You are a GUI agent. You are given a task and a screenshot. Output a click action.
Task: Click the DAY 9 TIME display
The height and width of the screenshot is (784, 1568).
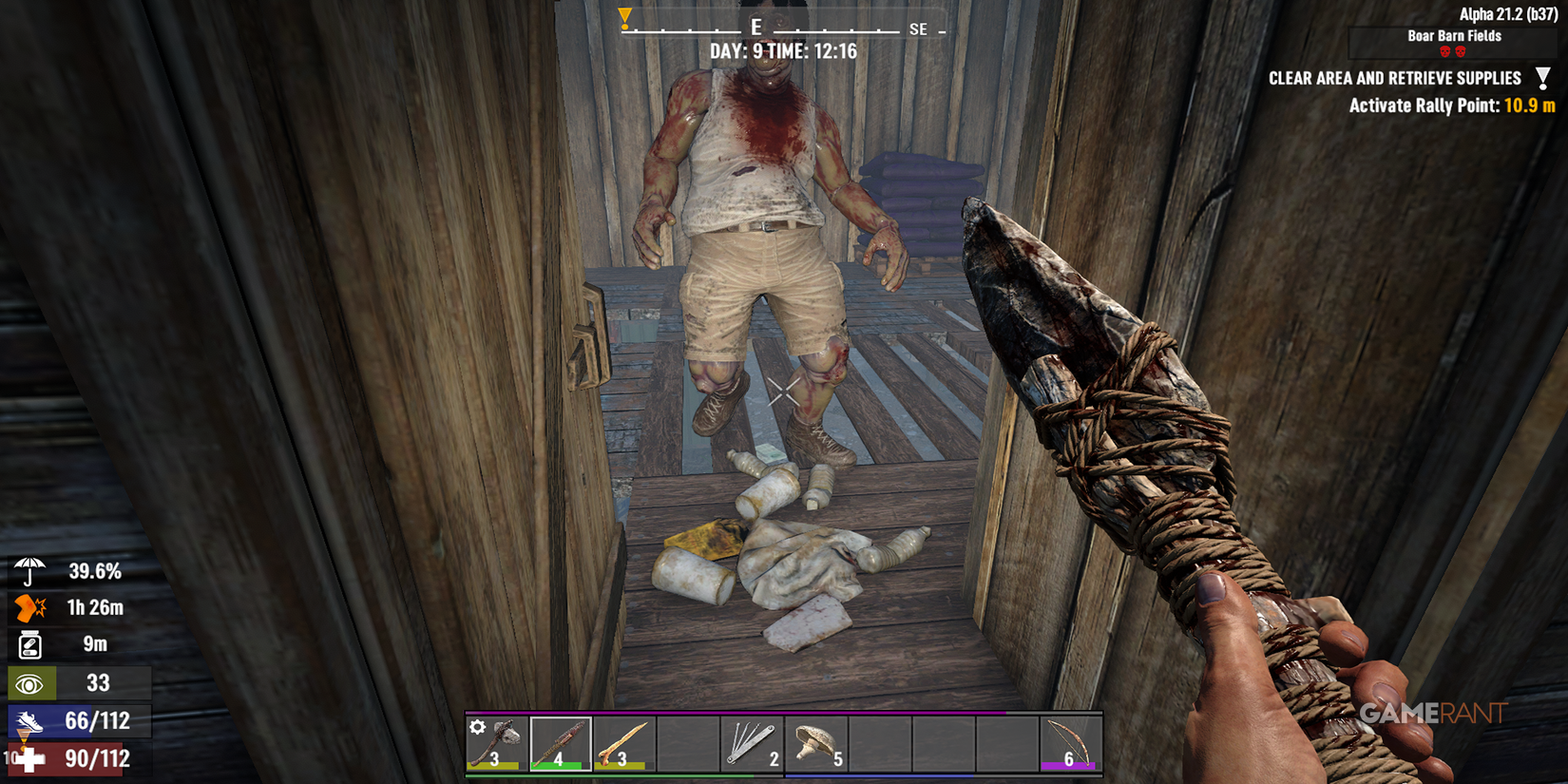pyautogui.click(x=781, y=51)
